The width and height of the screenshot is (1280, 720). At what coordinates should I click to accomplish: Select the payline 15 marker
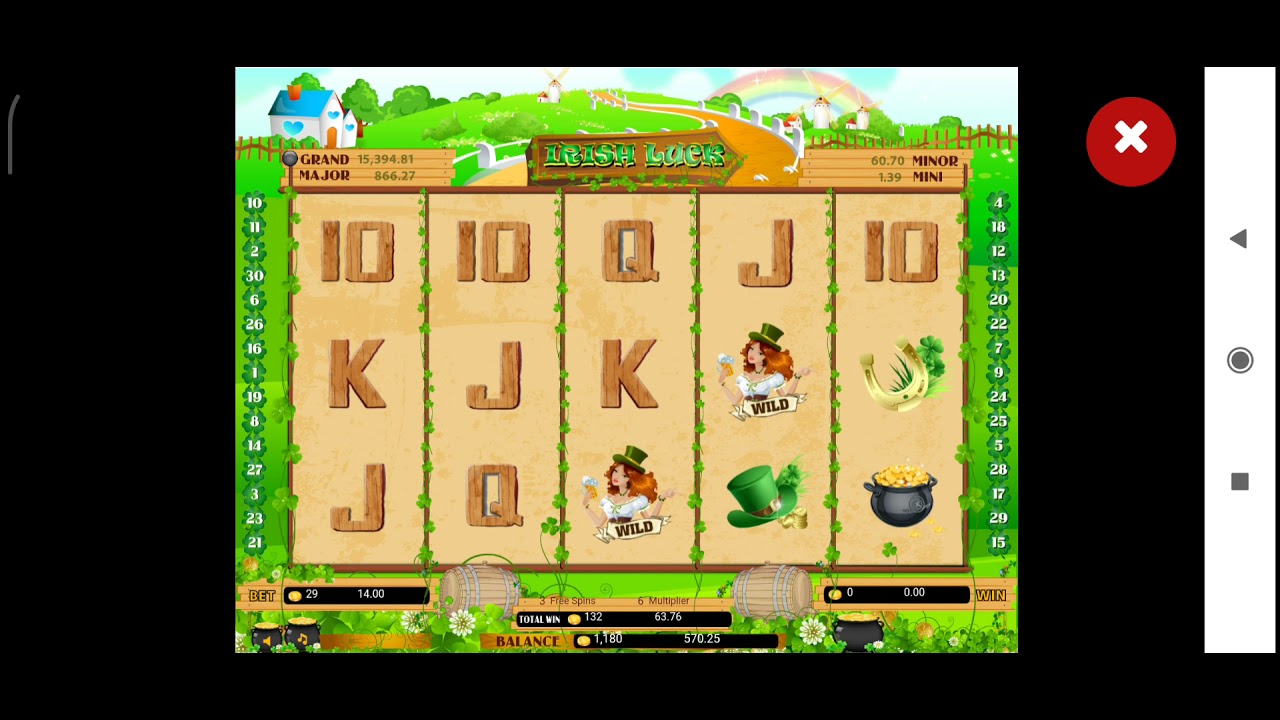point(997,542)
